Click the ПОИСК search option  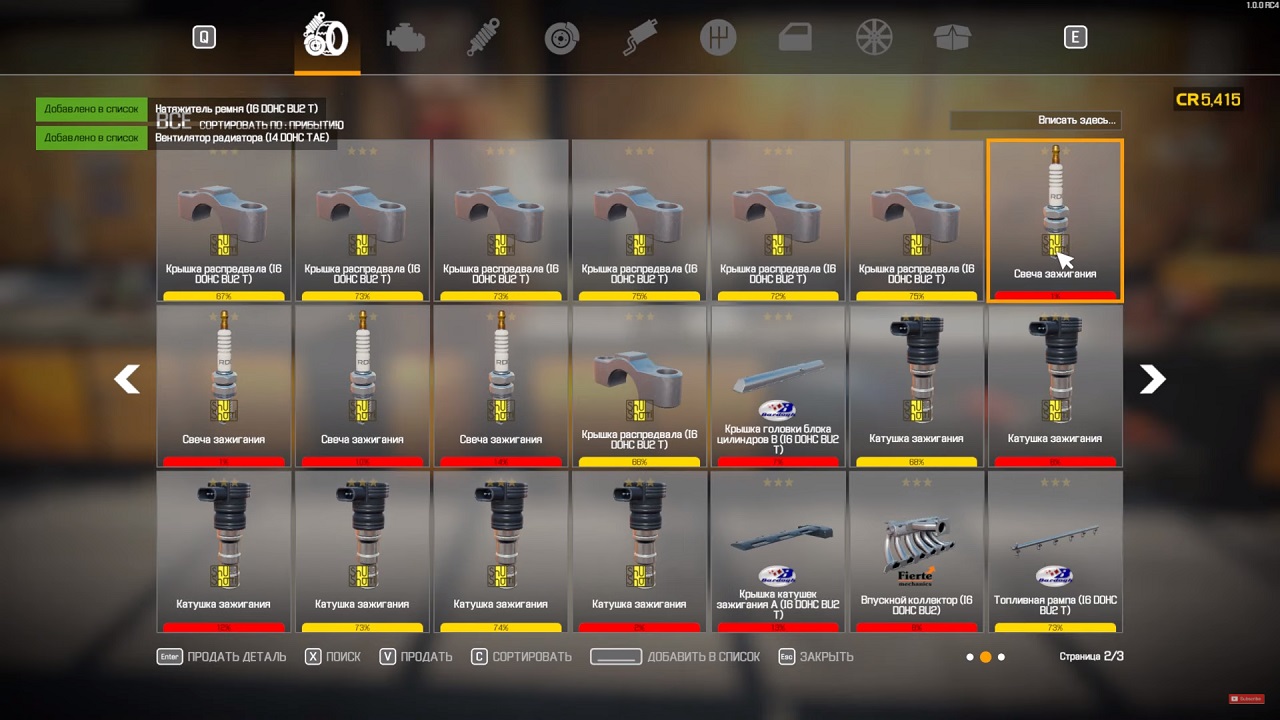click(344, 657)
